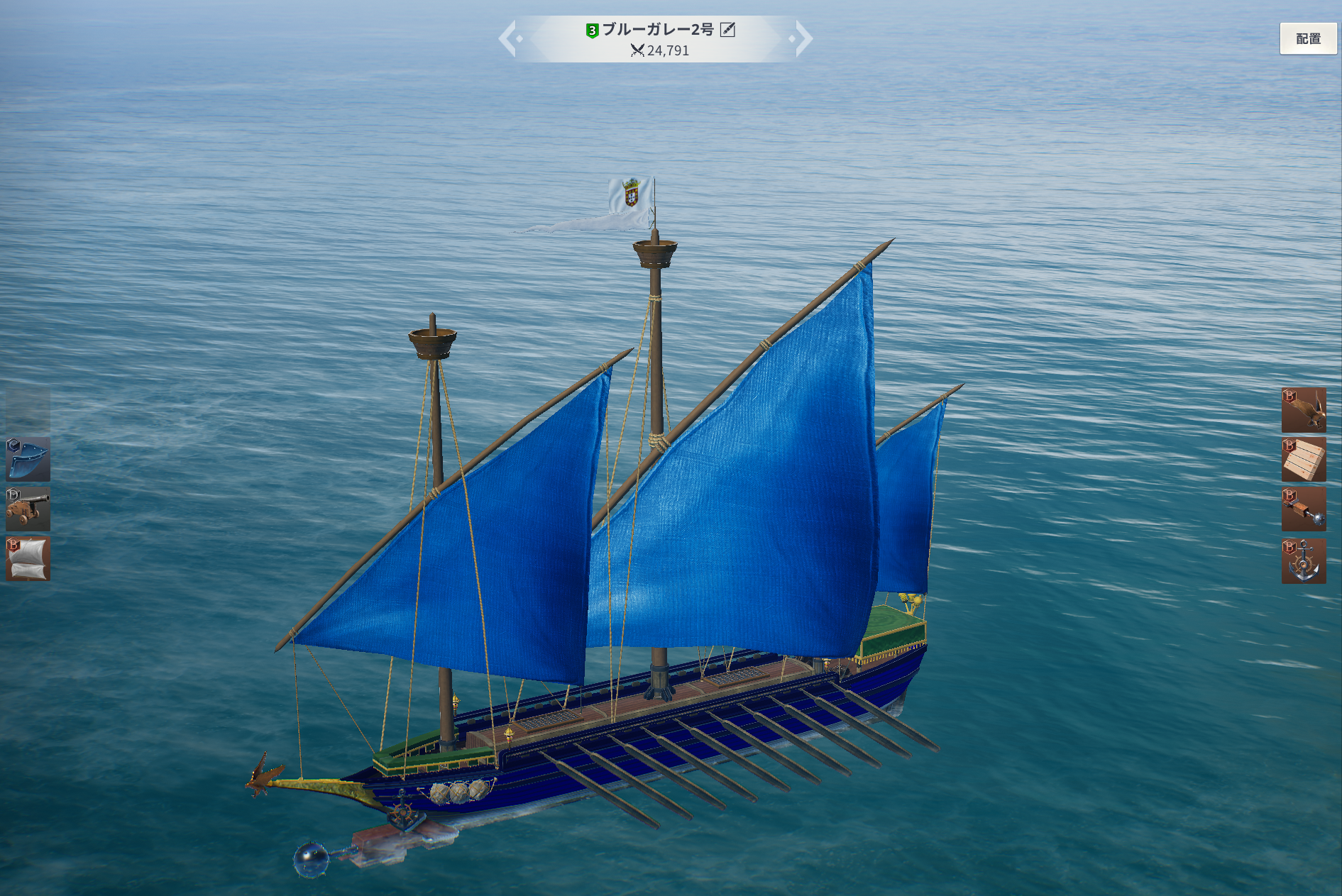
Task: Select the anchor and wheel slot
Action: point(1303,560)
